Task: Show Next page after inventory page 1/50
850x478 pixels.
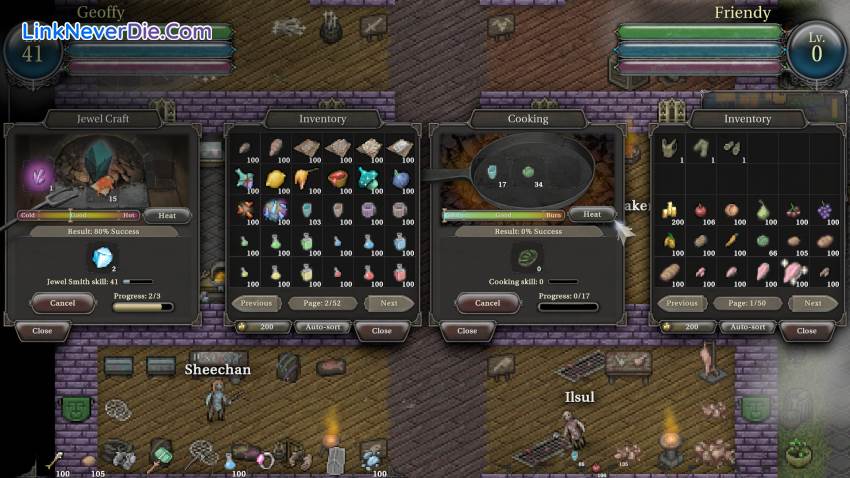Action: click(813, 302)
